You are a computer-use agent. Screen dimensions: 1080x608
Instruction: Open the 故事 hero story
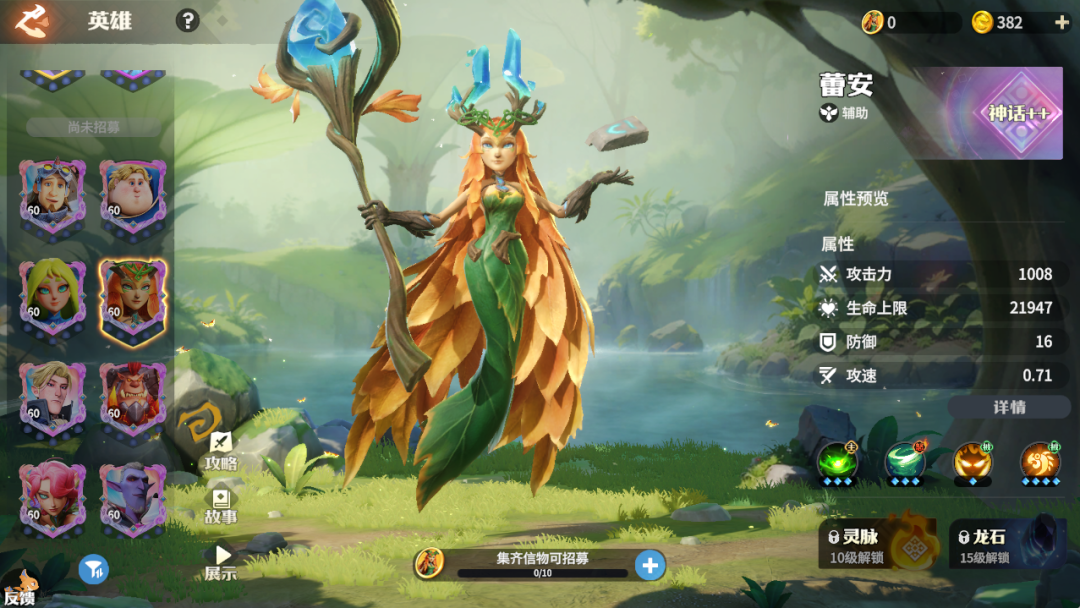[x=221, y=507]
